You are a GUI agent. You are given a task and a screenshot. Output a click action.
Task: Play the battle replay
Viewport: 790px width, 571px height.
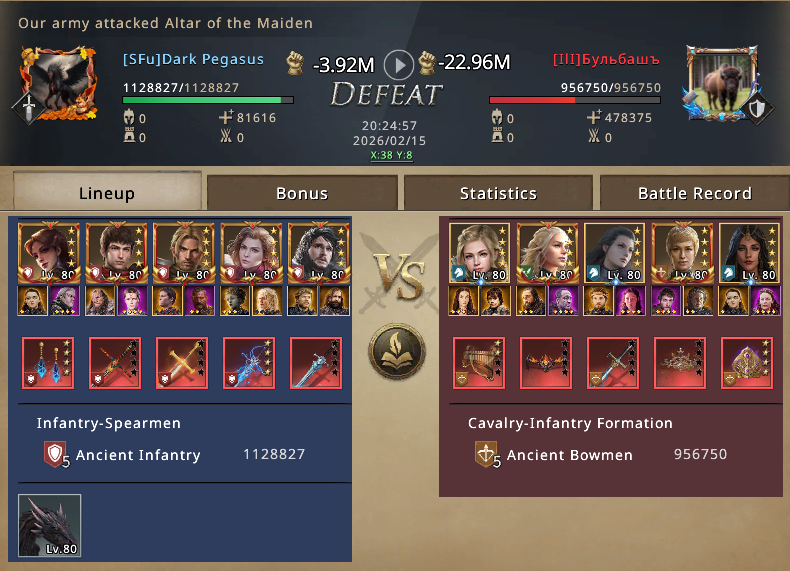[399, 65]
